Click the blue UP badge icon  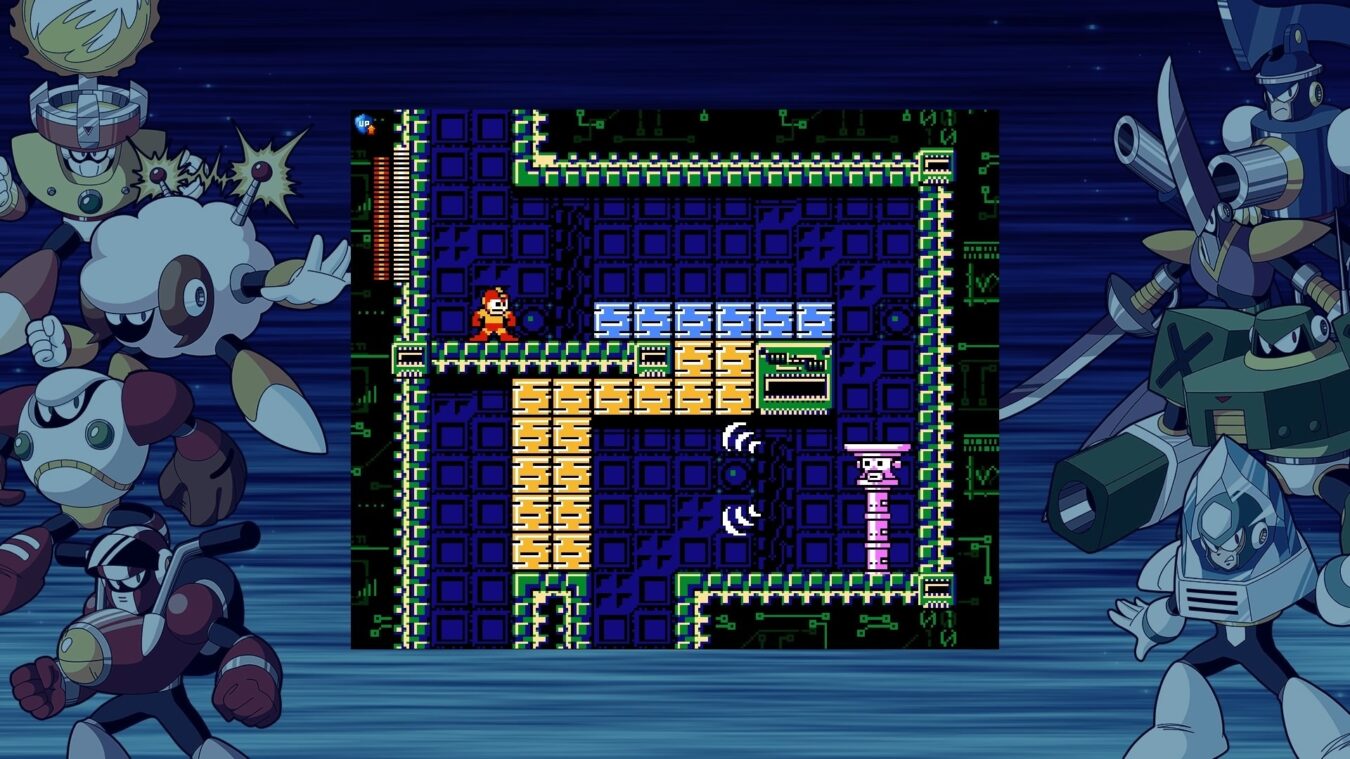pos(365,124)
